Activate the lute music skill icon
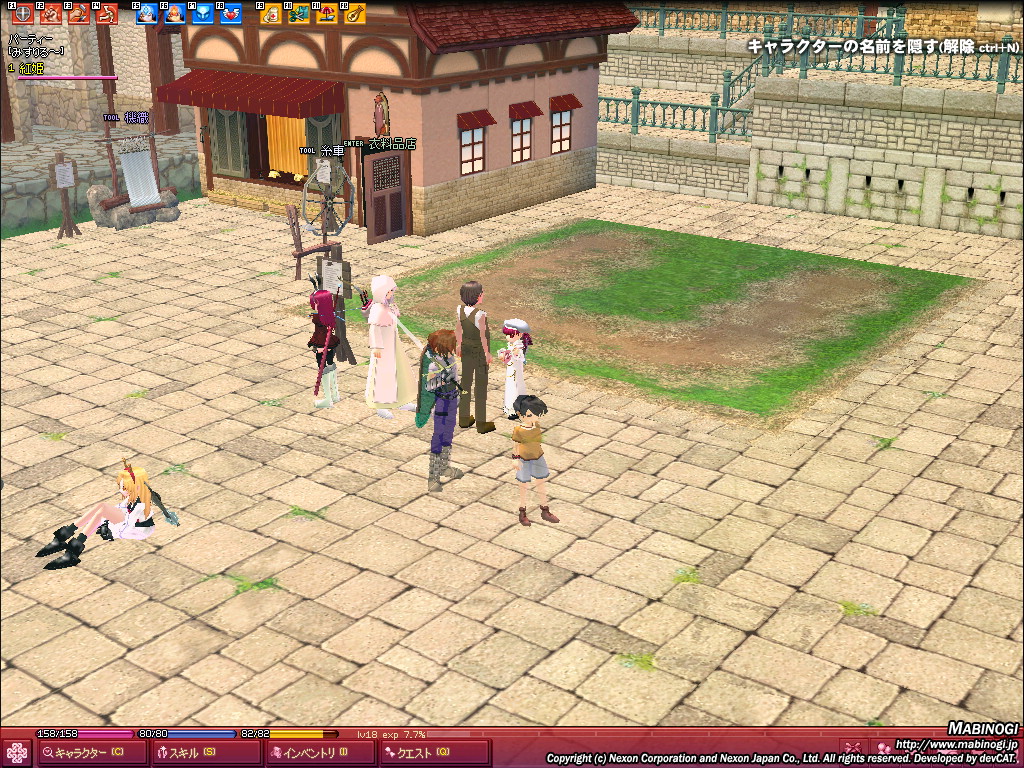 355,14
